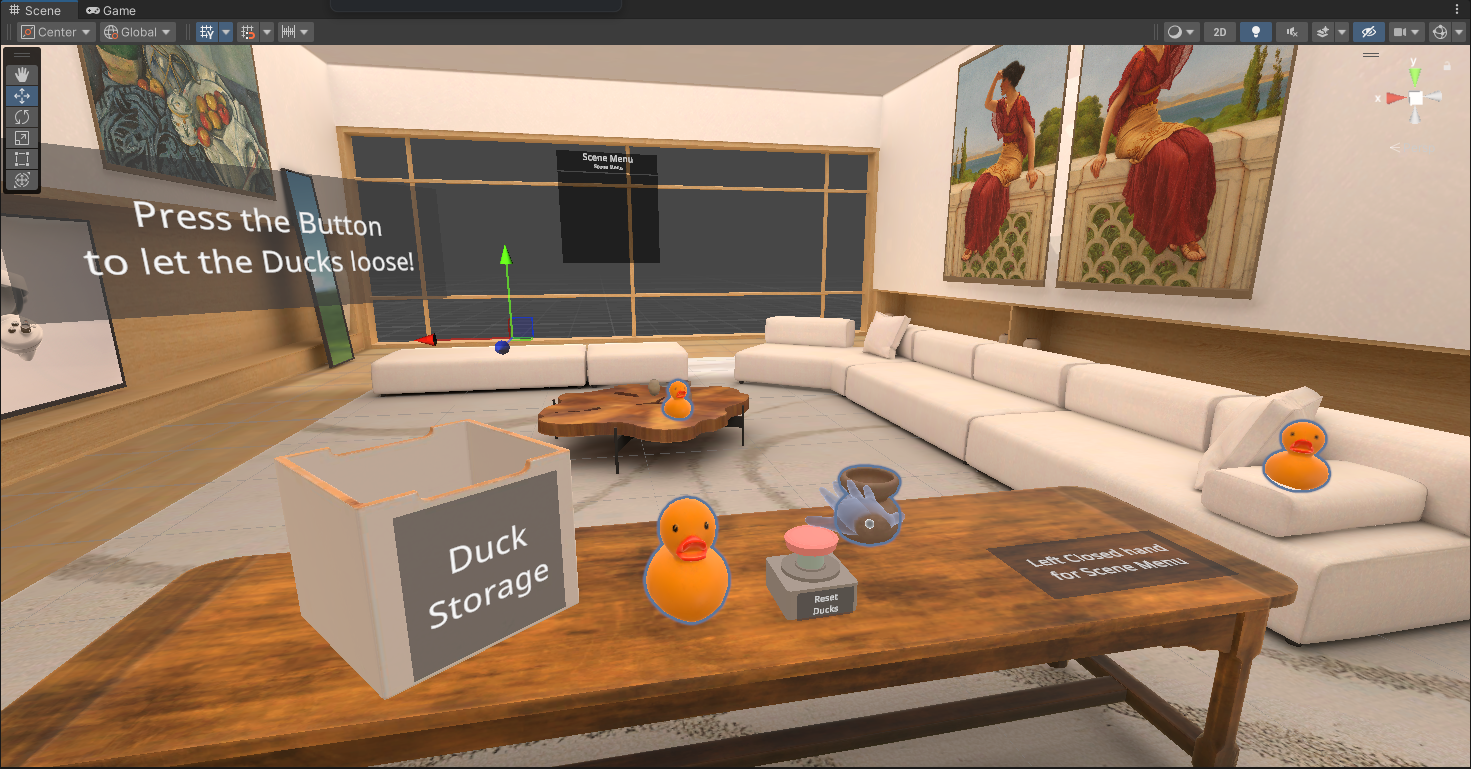Activate the View hand tool

click(x=22, y=73)
